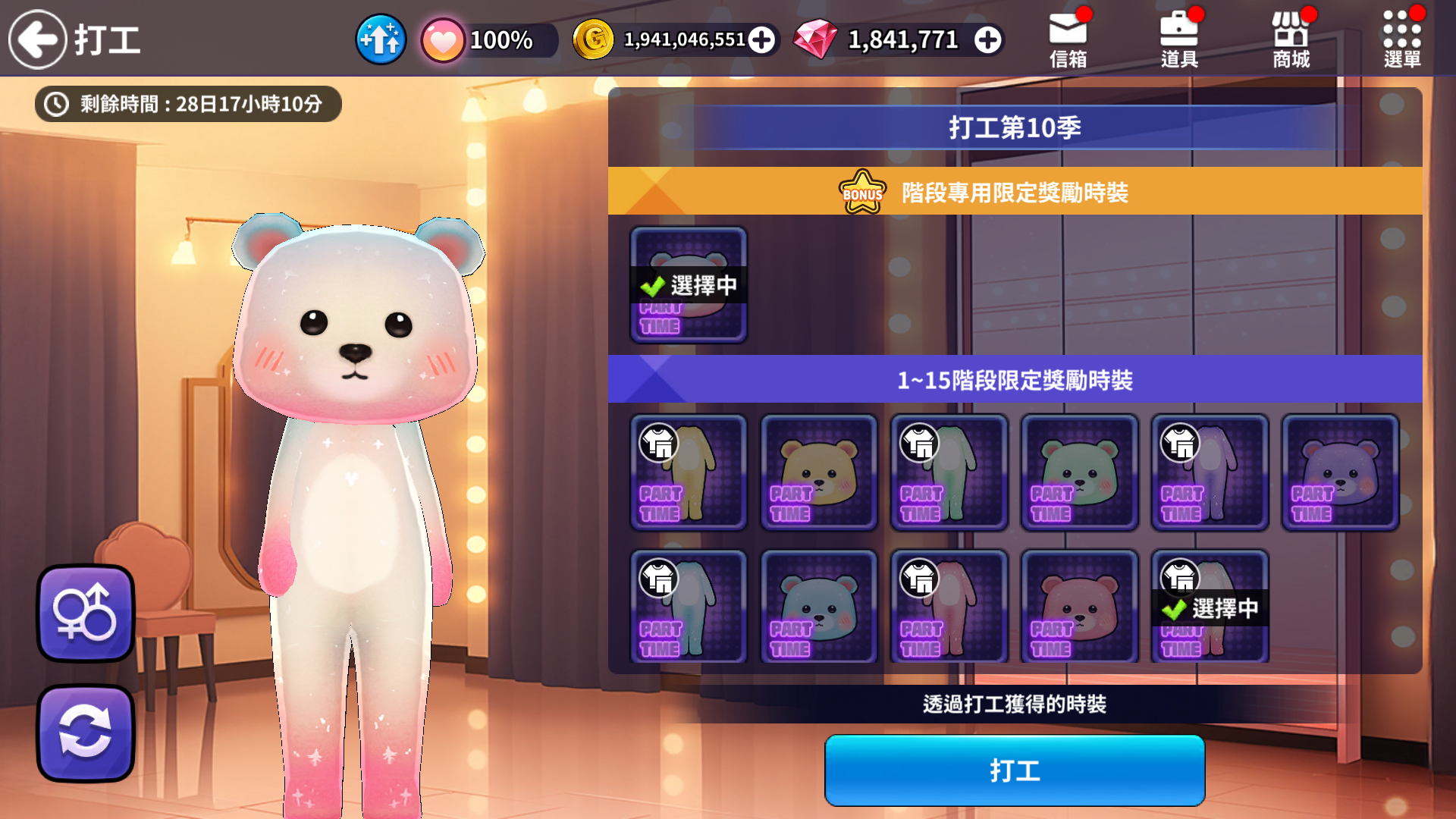This screenshot has width=1456, height=819.
Task: Choose the purple bear head
Action: pos(1340,472)
